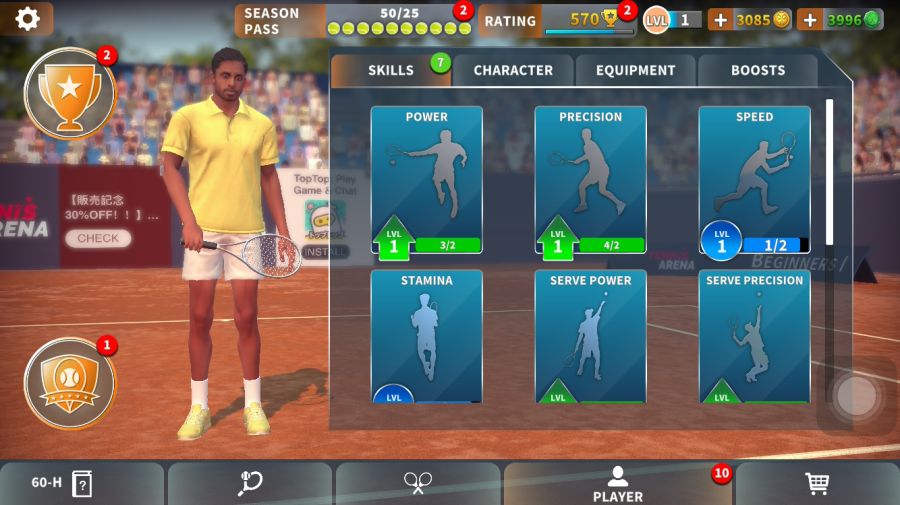Image resolution: width=900 pixels, height=505 pixels.
Task: Switch to the Character tab
Action: (513, 71)
